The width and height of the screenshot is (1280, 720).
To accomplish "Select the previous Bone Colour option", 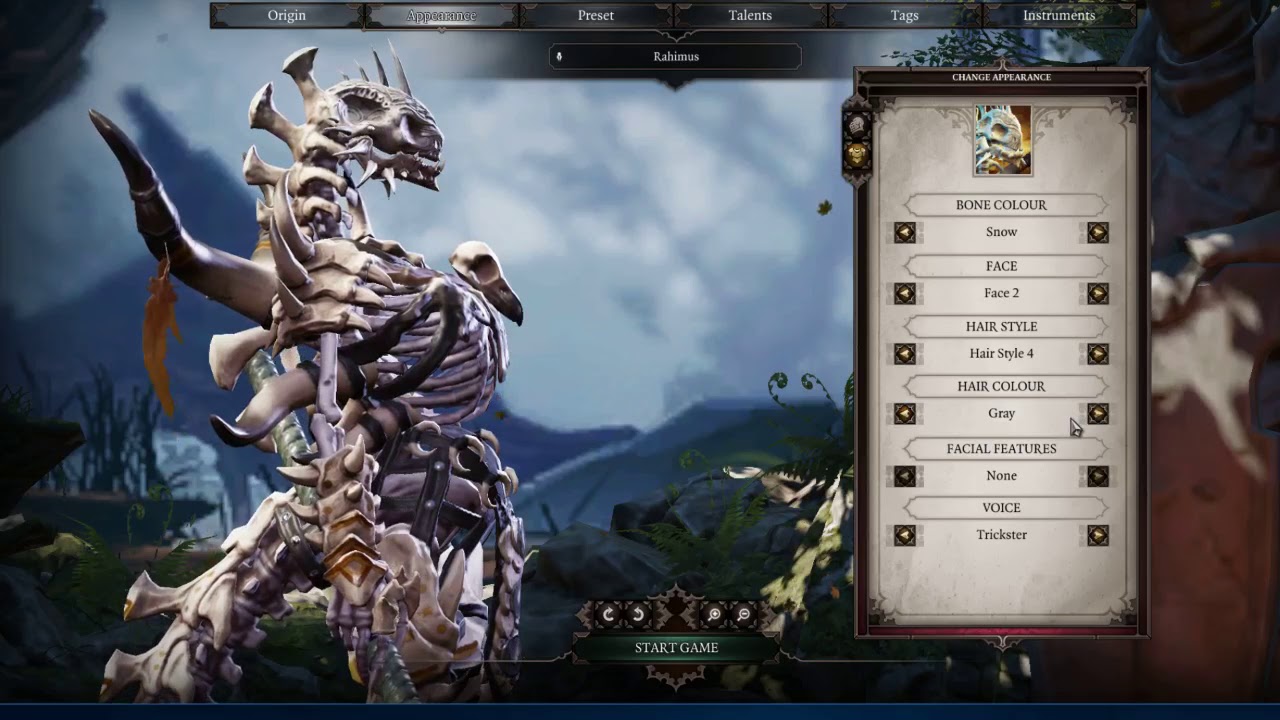I will [x=905, y=233].
